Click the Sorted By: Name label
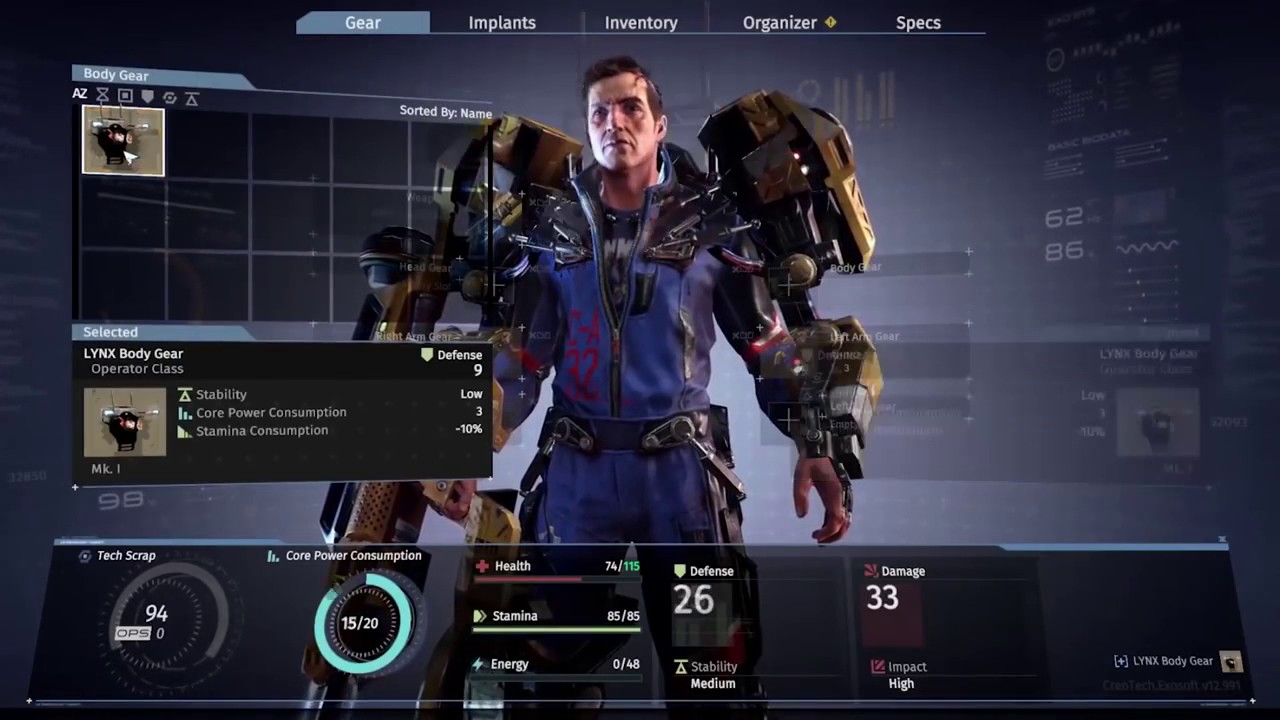Screen dimensions: 1280x720 coord(445,112)
